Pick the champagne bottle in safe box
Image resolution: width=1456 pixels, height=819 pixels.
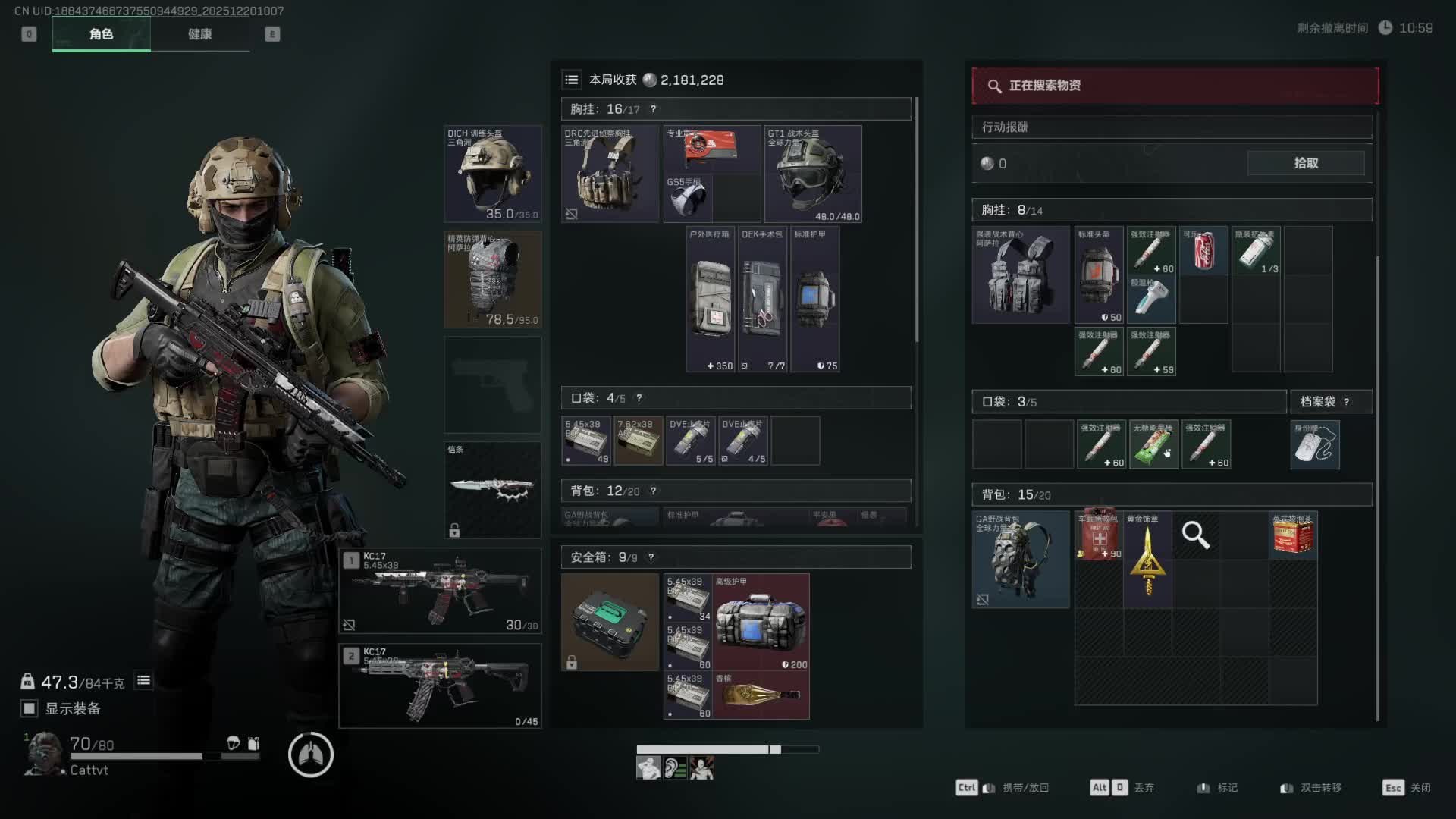point(761,695)
